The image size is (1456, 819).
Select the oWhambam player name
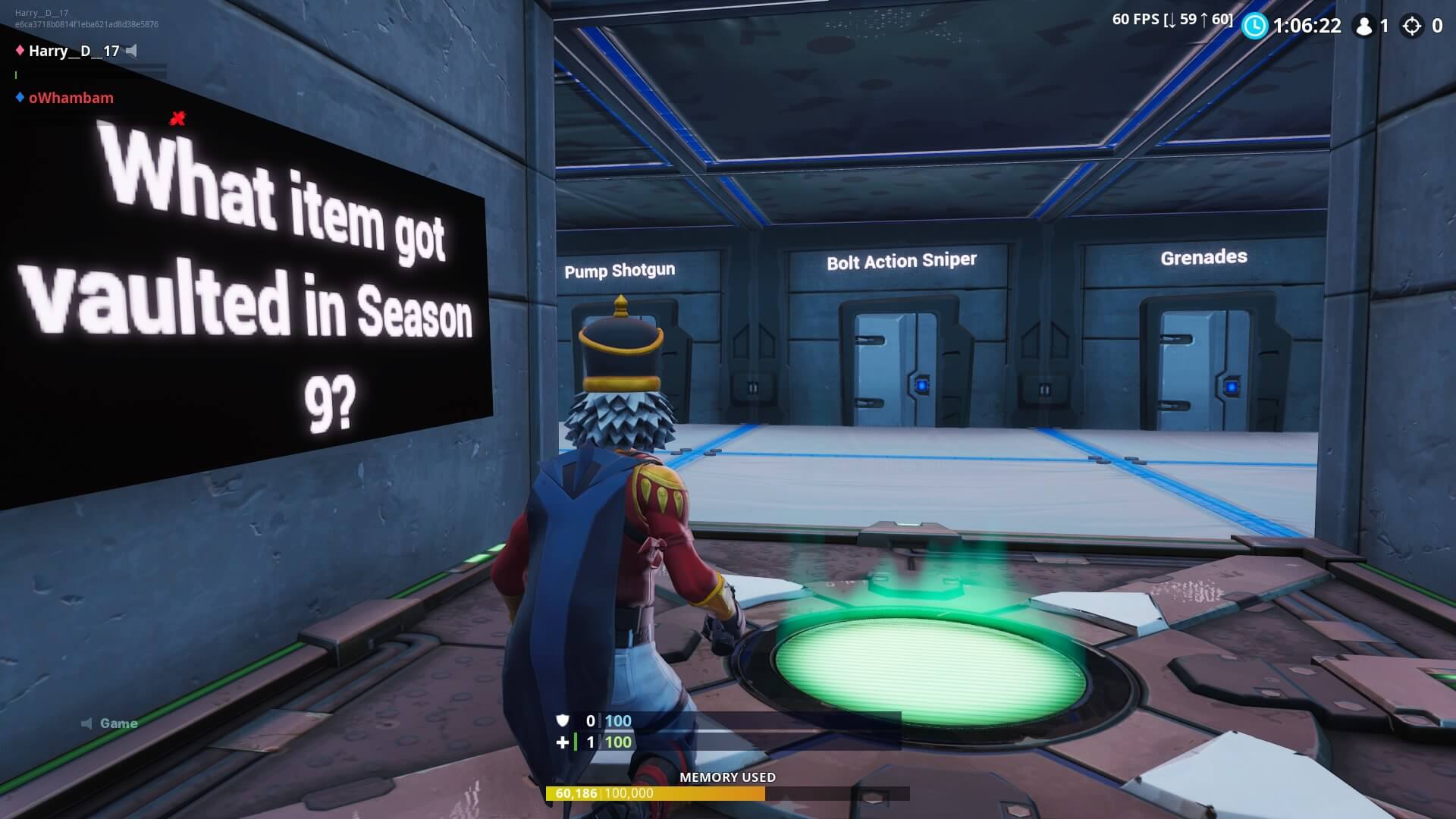pos(71,98)
